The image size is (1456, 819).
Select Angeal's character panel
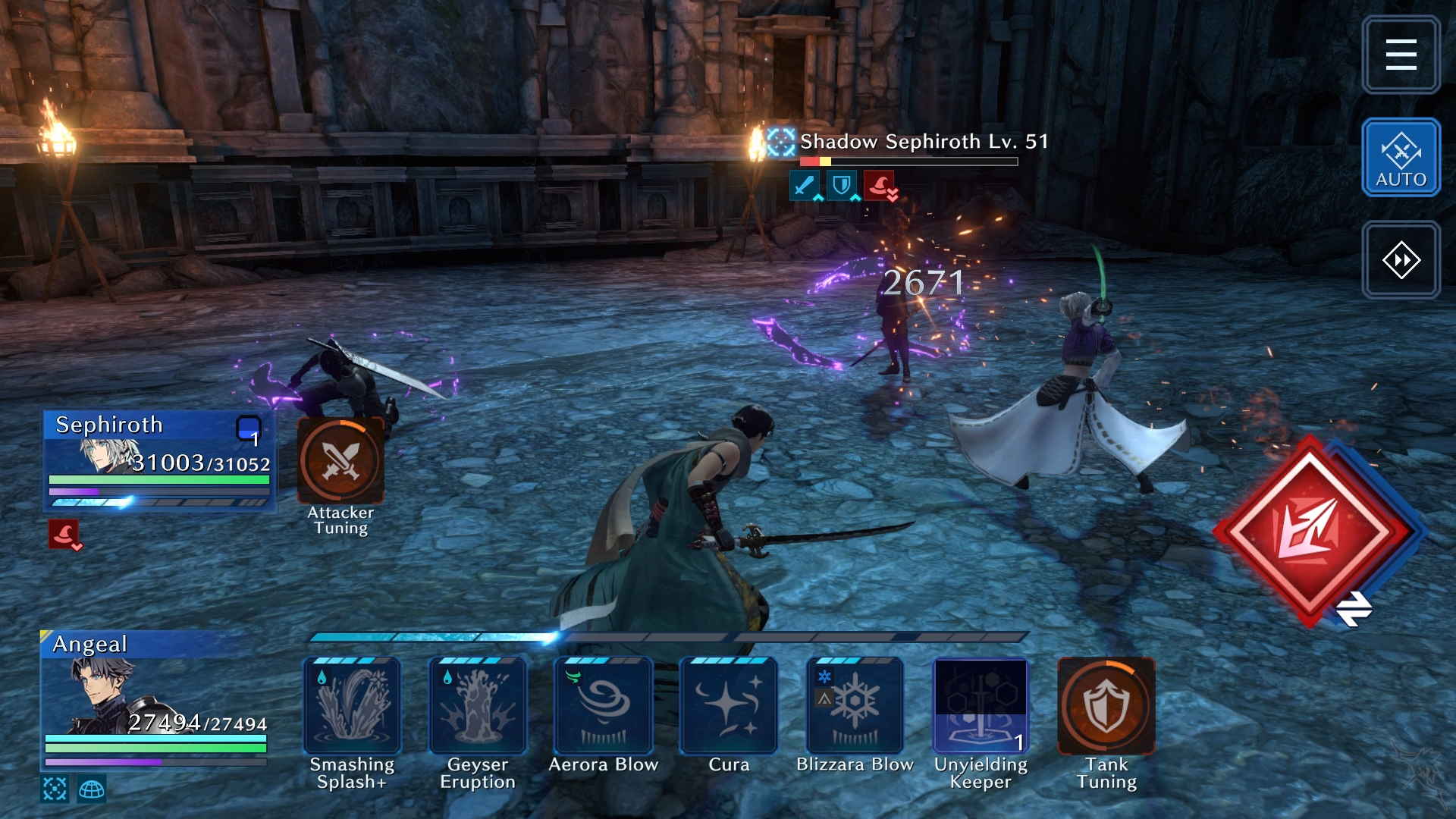154,698
